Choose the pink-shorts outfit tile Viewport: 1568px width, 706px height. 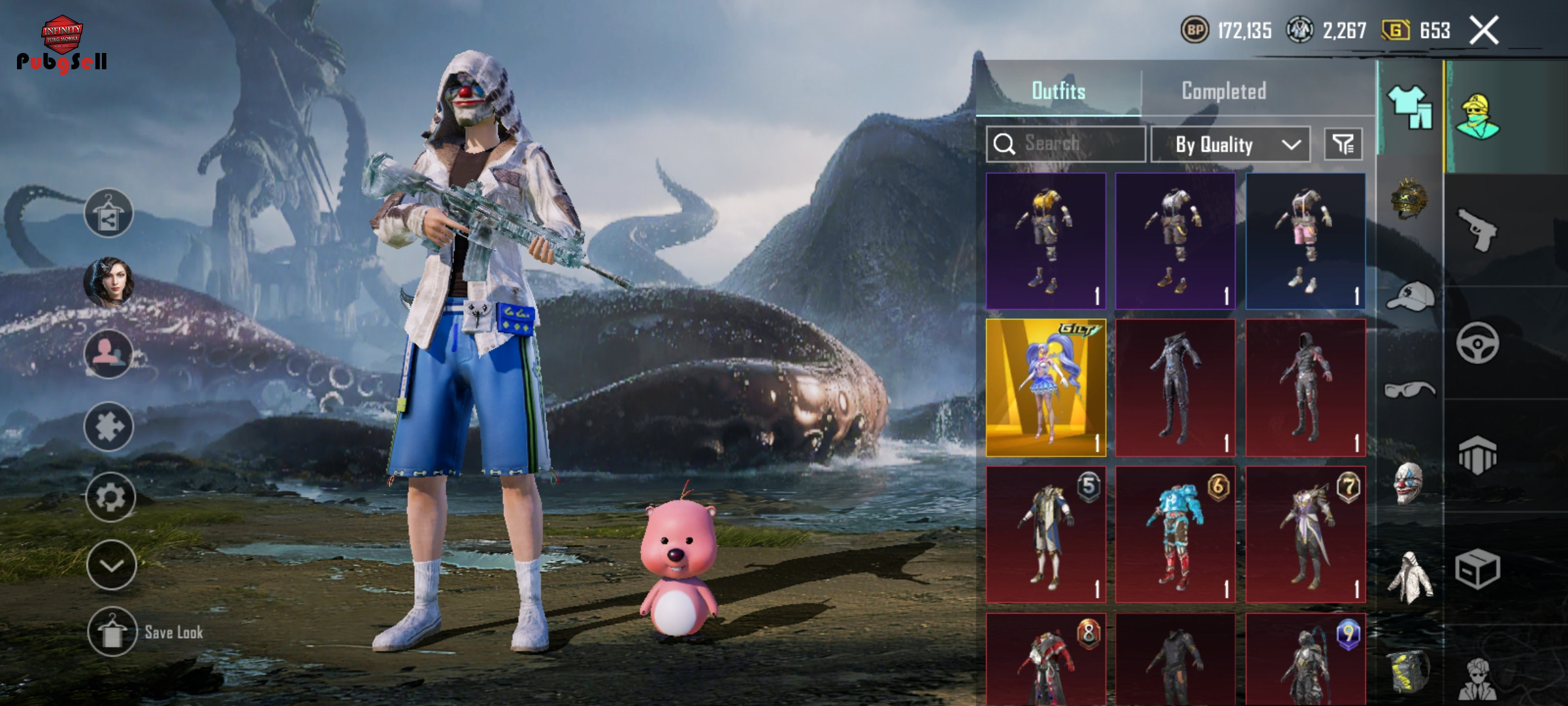click(x=1305, y=241)
